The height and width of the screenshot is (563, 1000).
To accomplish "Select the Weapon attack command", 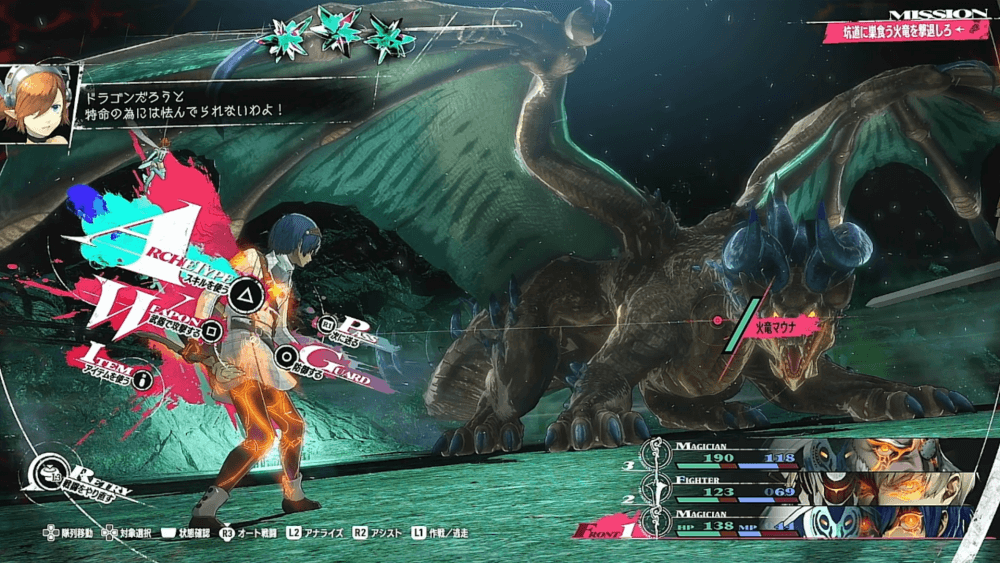I will (212, 328).
